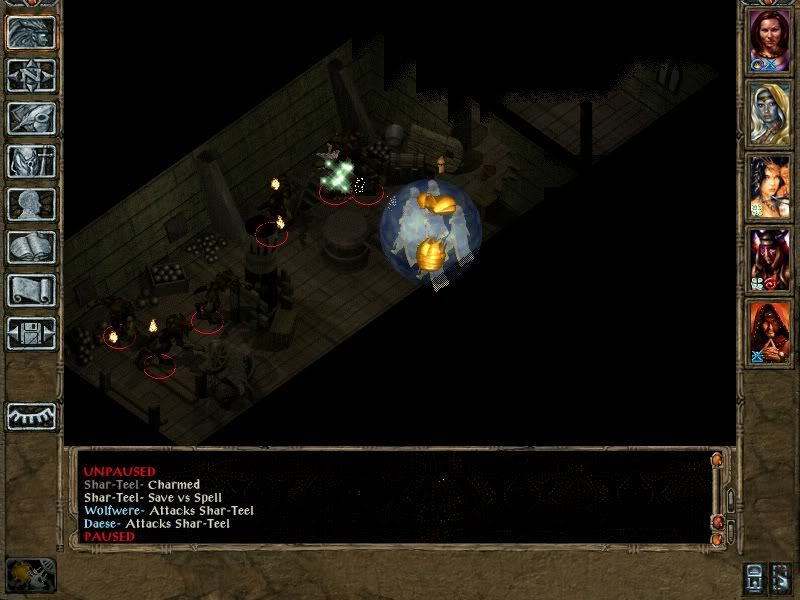Open the area map with the compass button
Viewport: 800px width, 600px height.
coord(31,75)
